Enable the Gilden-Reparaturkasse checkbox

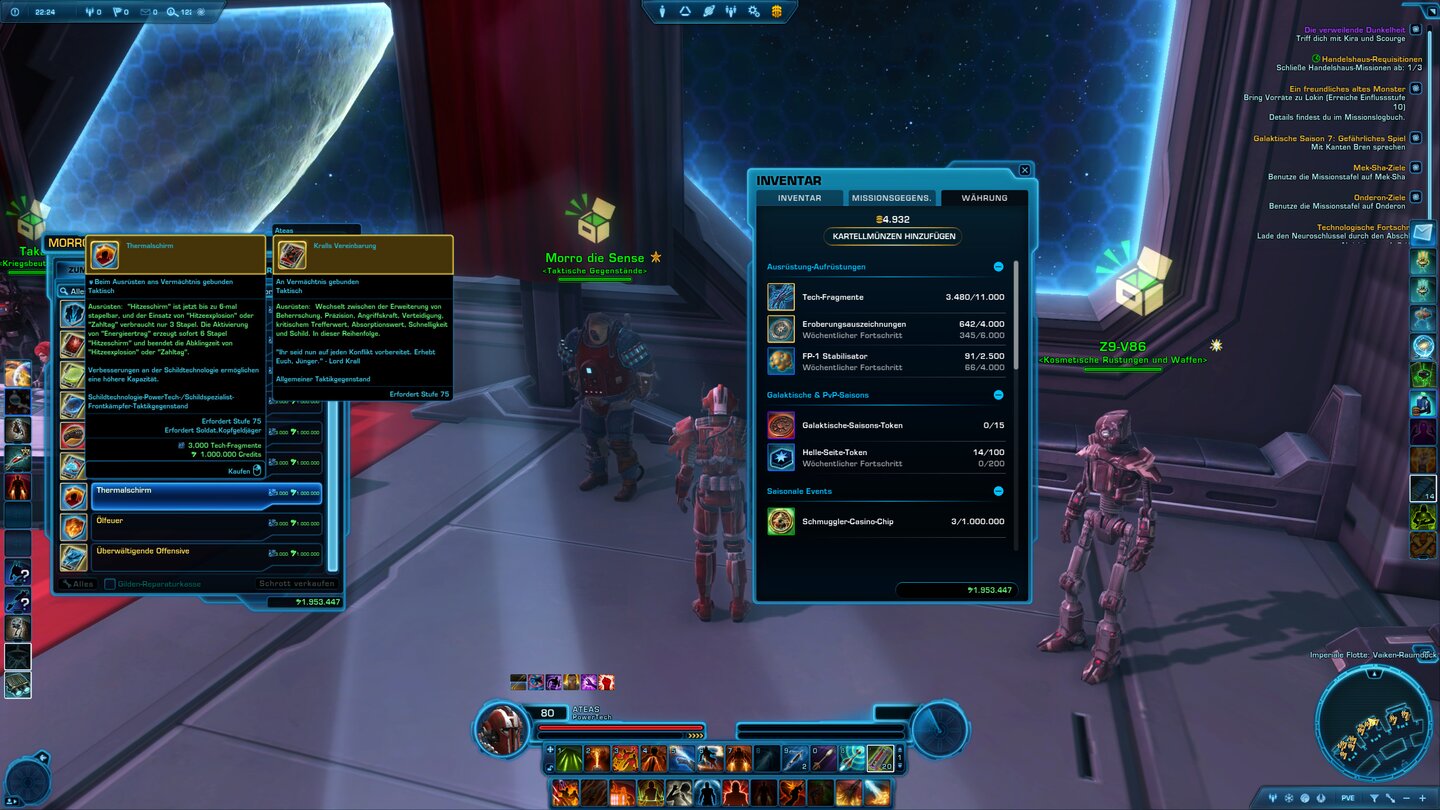coord(110,583)
